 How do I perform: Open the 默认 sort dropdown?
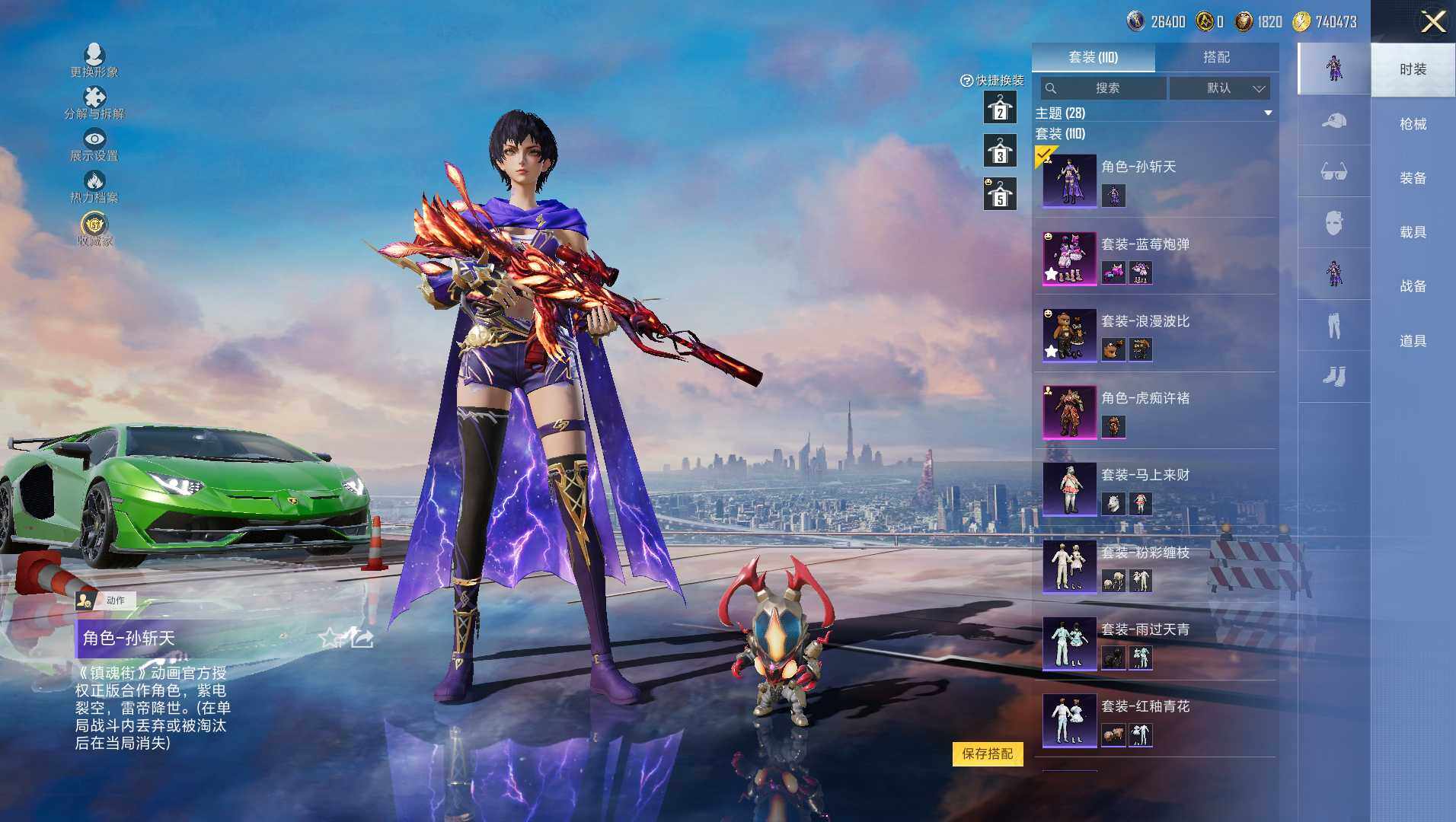point(1220,88)
